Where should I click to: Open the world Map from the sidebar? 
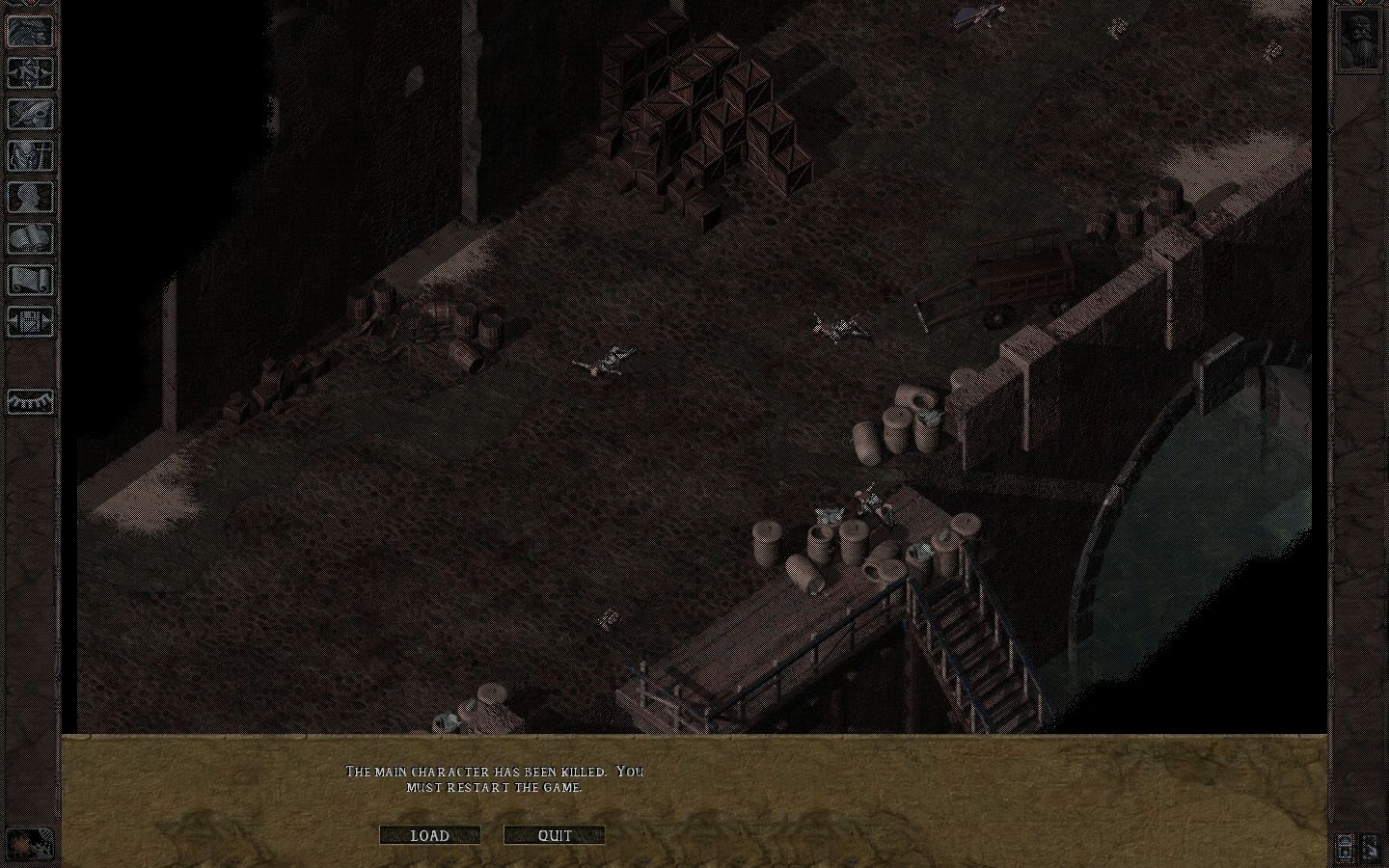click(31, 72)
